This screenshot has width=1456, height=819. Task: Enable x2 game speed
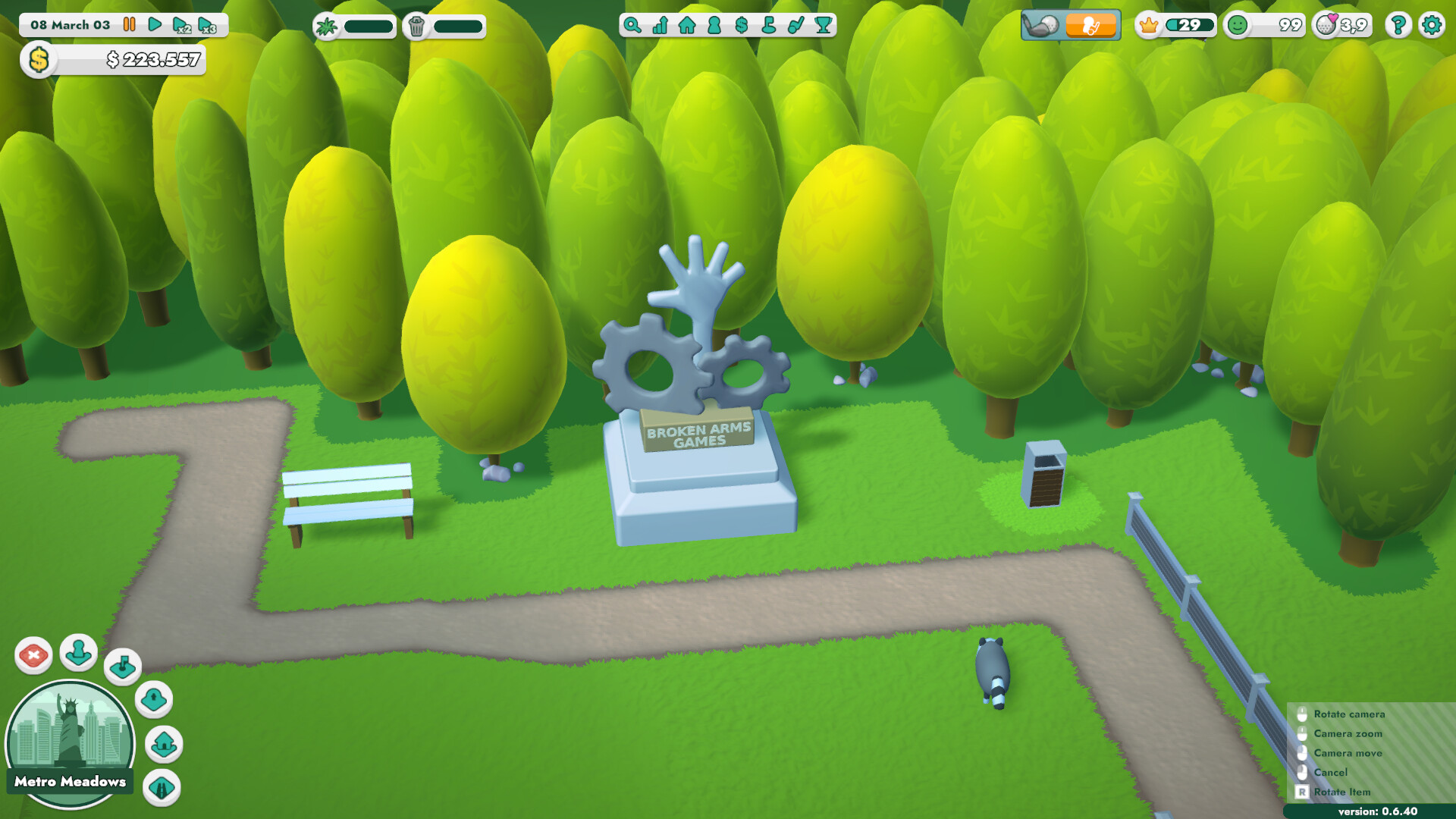coord(182,24)
